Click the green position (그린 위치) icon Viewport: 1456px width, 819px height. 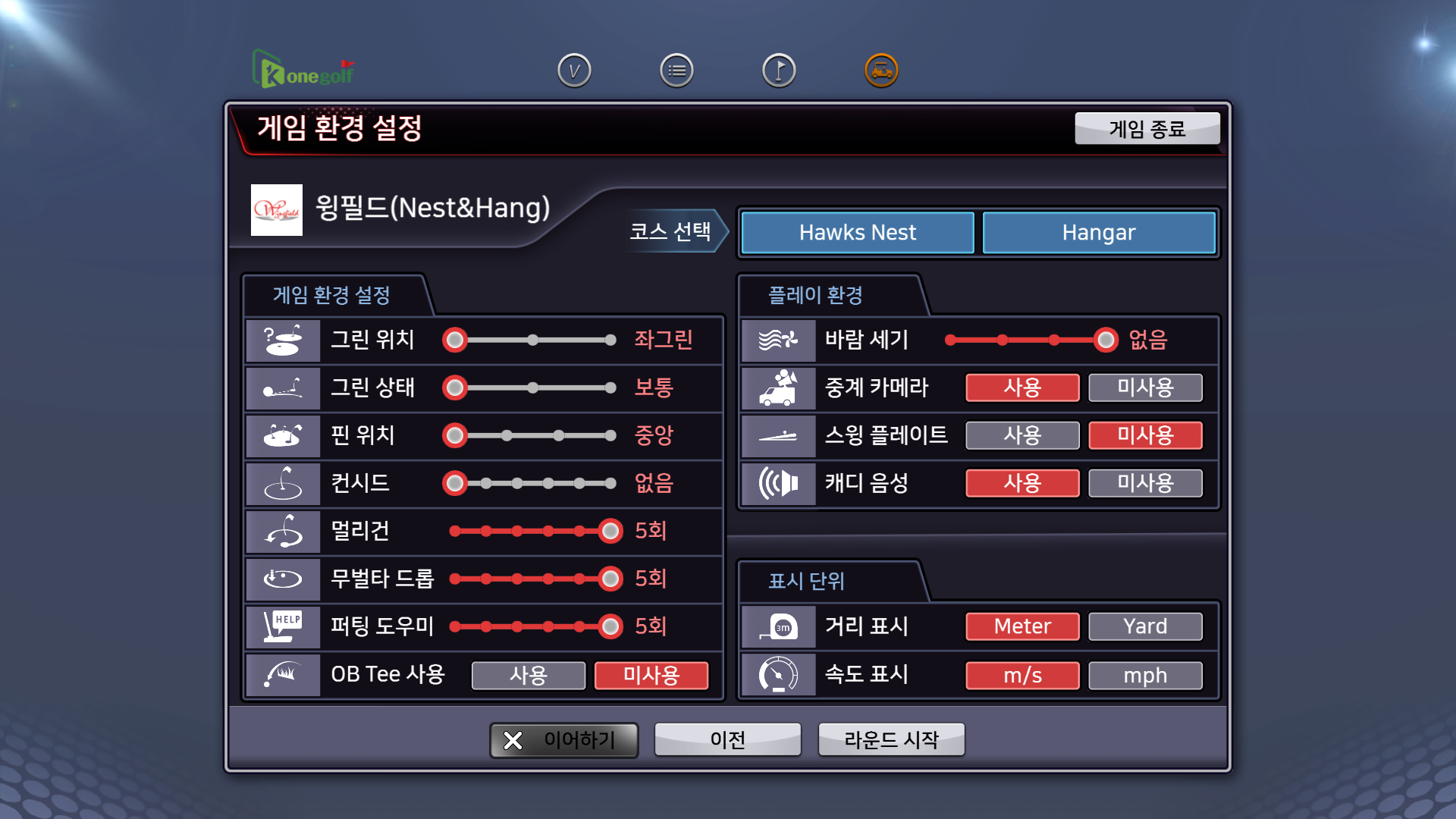[282, 340]
